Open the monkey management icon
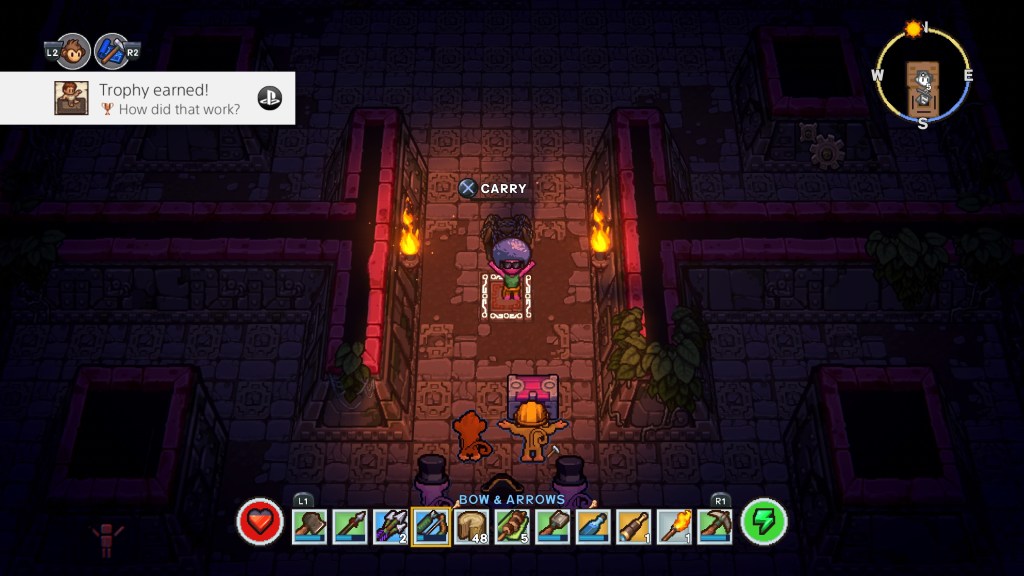Image resolution: width=1024 pixels, height=576 pixels. click(x=72, y=51)
